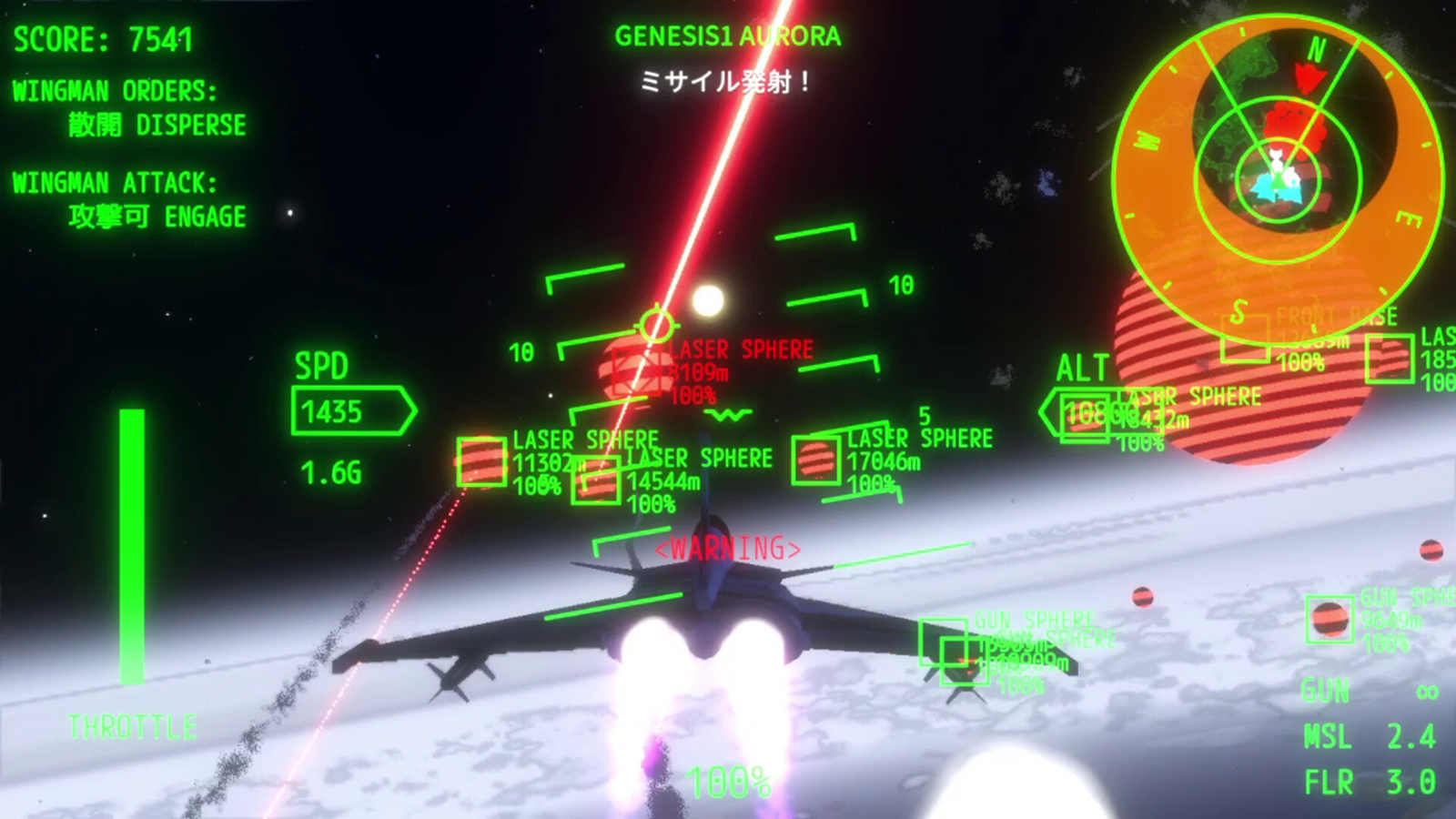1456x819 pixels.
Task: Target the Laser Sphere marker at 14544m
Action: (596, 480)
